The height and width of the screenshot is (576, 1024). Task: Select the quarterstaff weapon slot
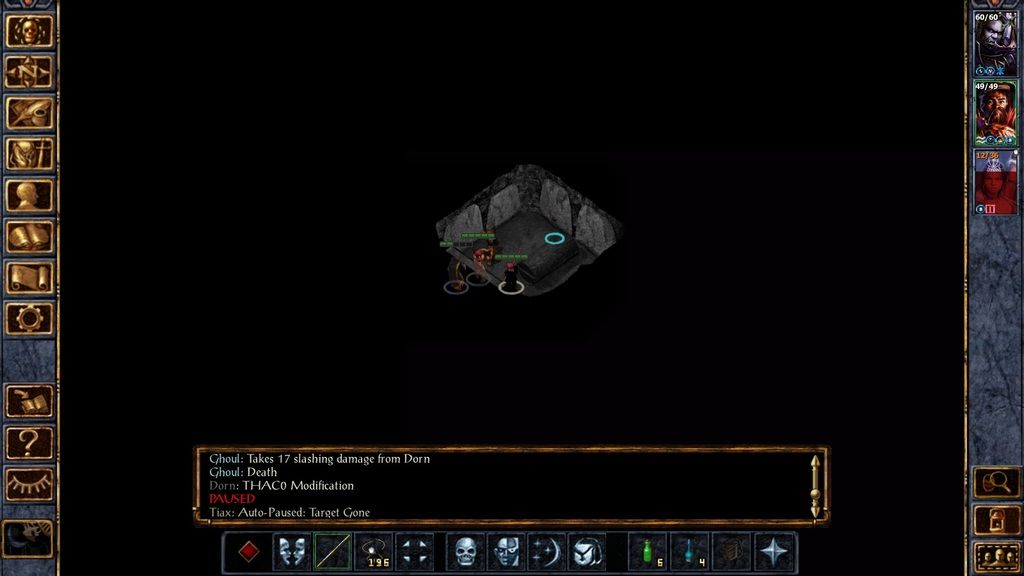click(332, 551)
